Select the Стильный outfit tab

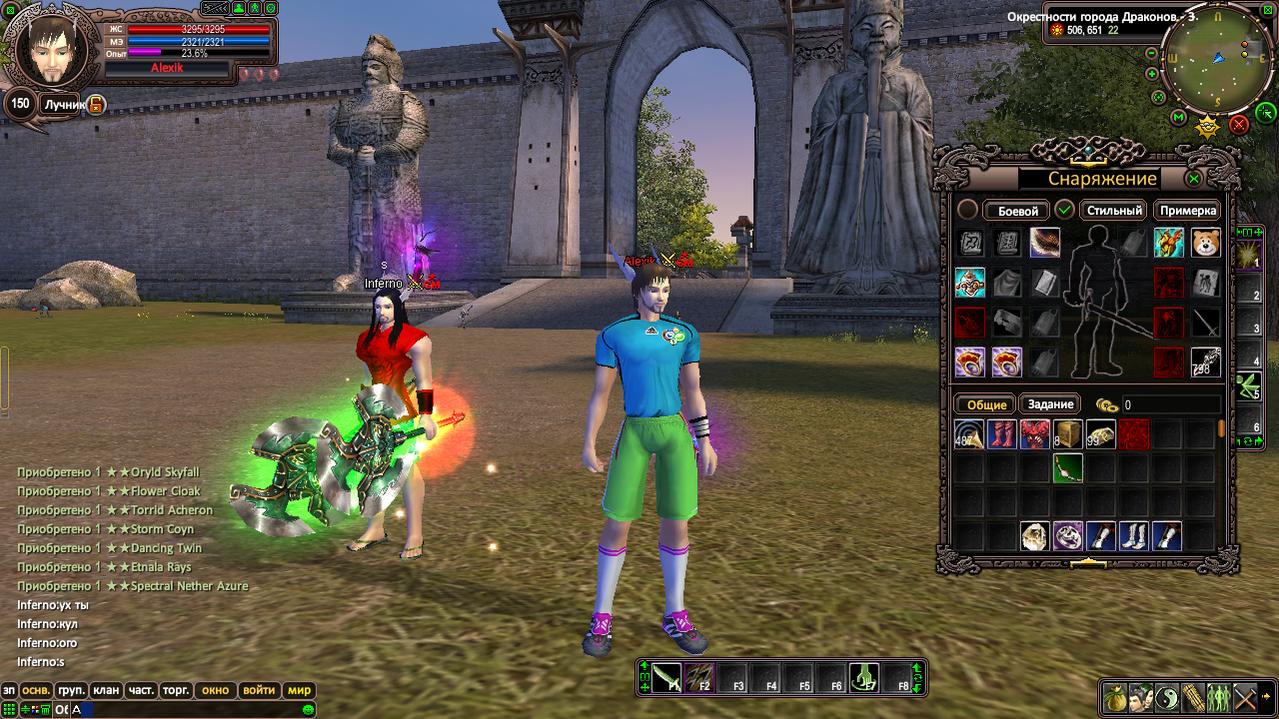coord(1113,211)
